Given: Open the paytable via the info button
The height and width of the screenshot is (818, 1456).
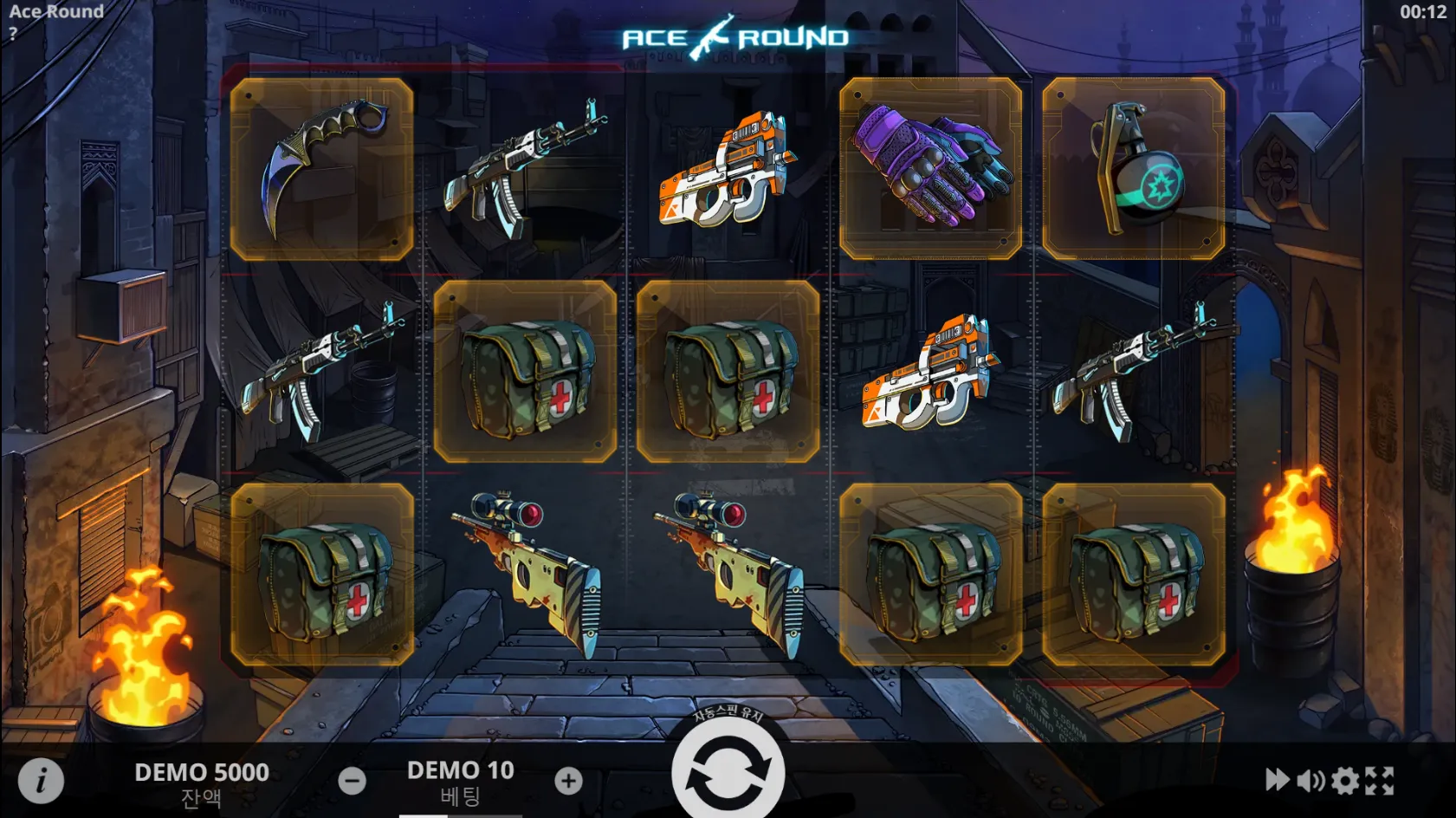Looking at the screenshot, I should coord(41,781).
